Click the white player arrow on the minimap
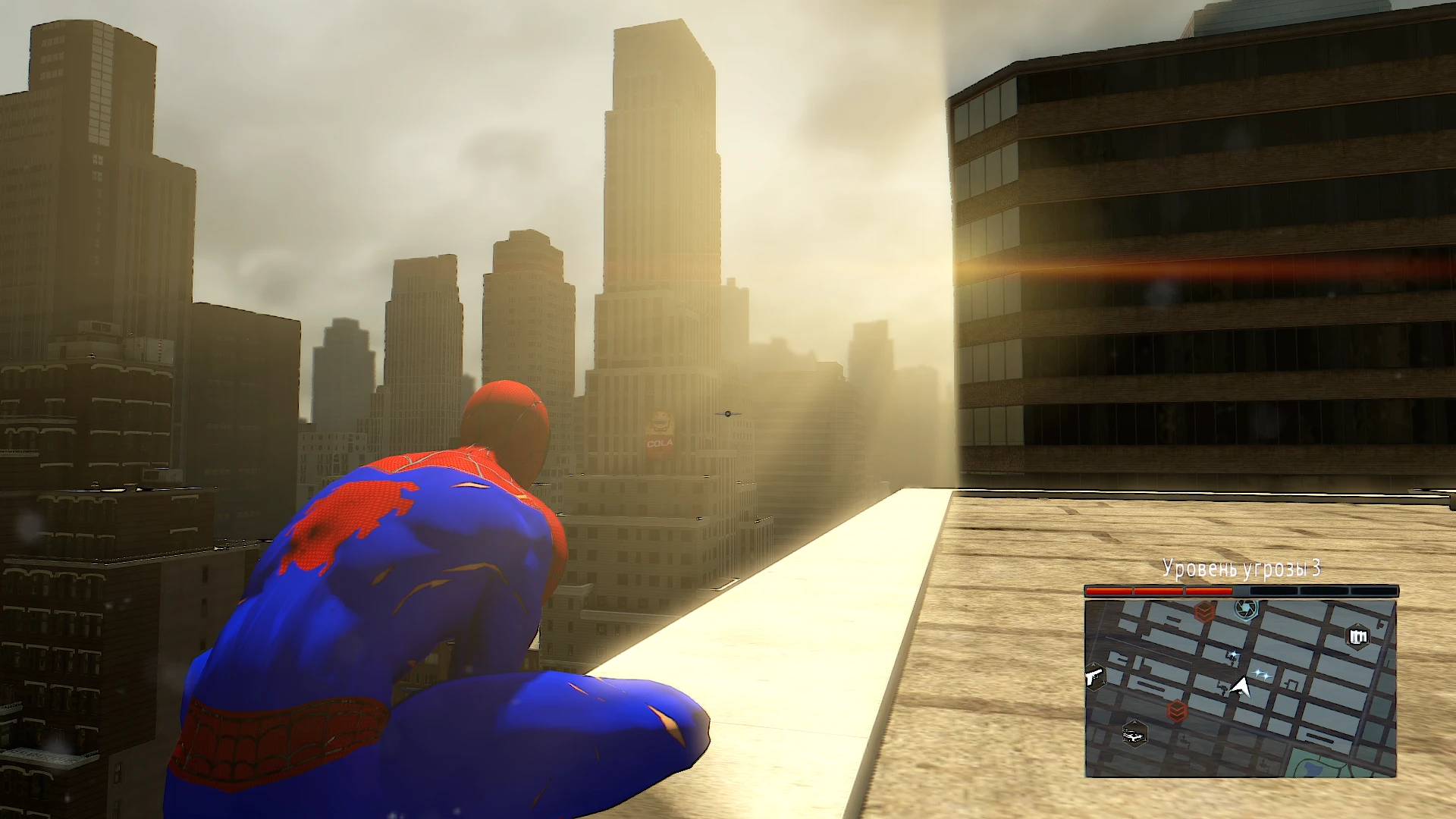Screen dimensions: 1456x819 (x=1241, y=688)
